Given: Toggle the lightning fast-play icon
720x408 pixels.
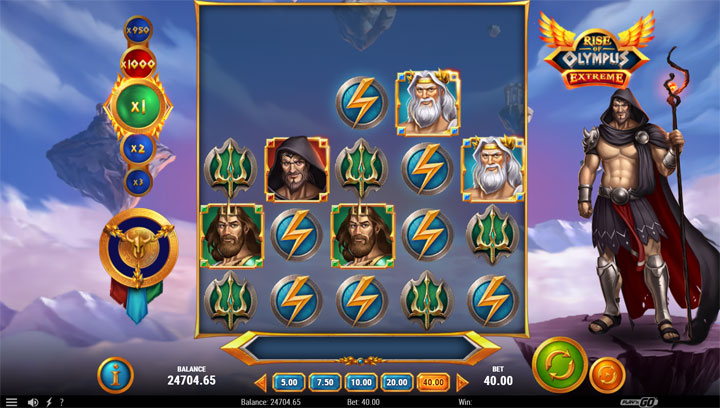Looking at the screenshot, I should click(x=48, y=402).
